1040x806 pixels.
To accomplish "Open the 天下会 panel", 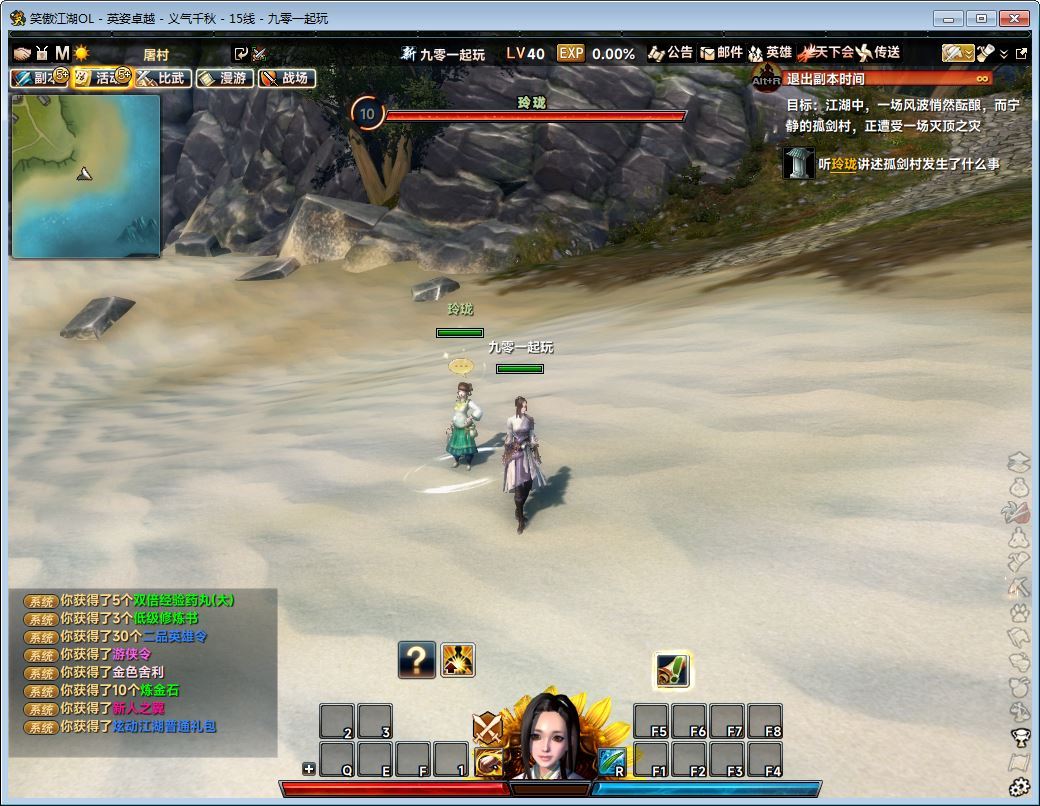I will 825,52.
